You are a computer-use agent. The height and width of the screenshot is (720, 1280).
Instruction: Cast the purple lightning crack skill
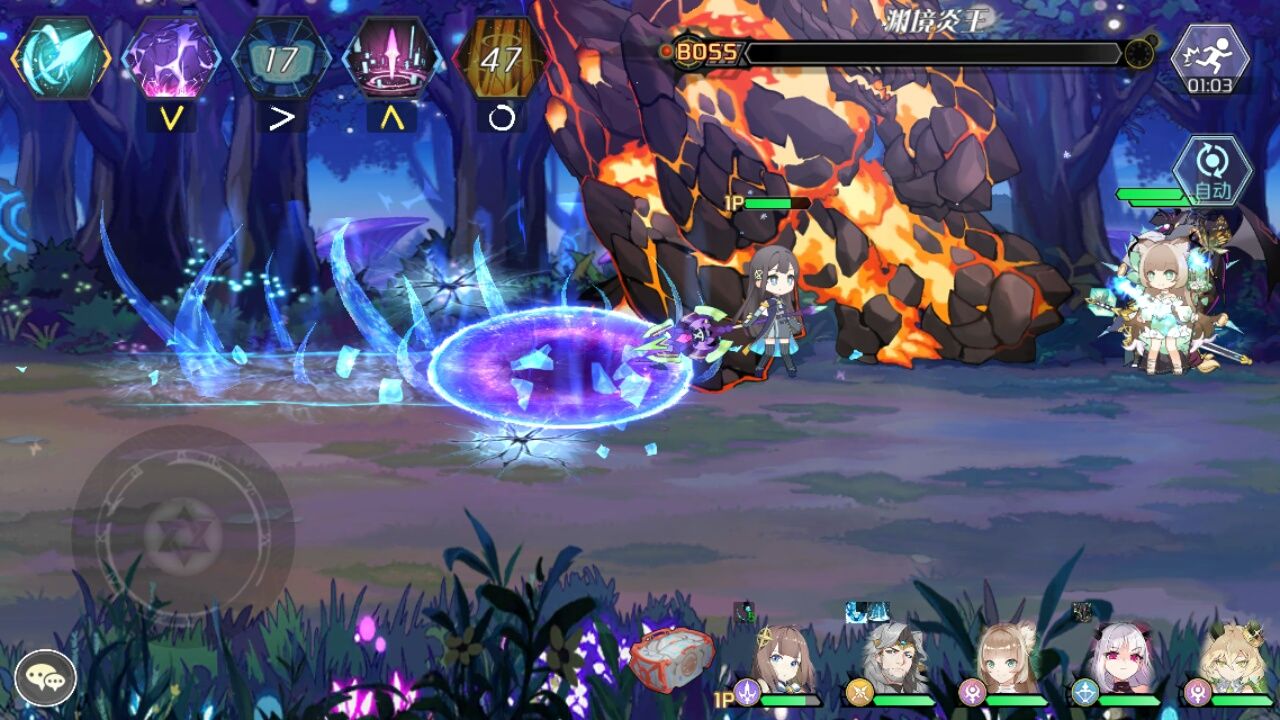click(x=171, y=58)
